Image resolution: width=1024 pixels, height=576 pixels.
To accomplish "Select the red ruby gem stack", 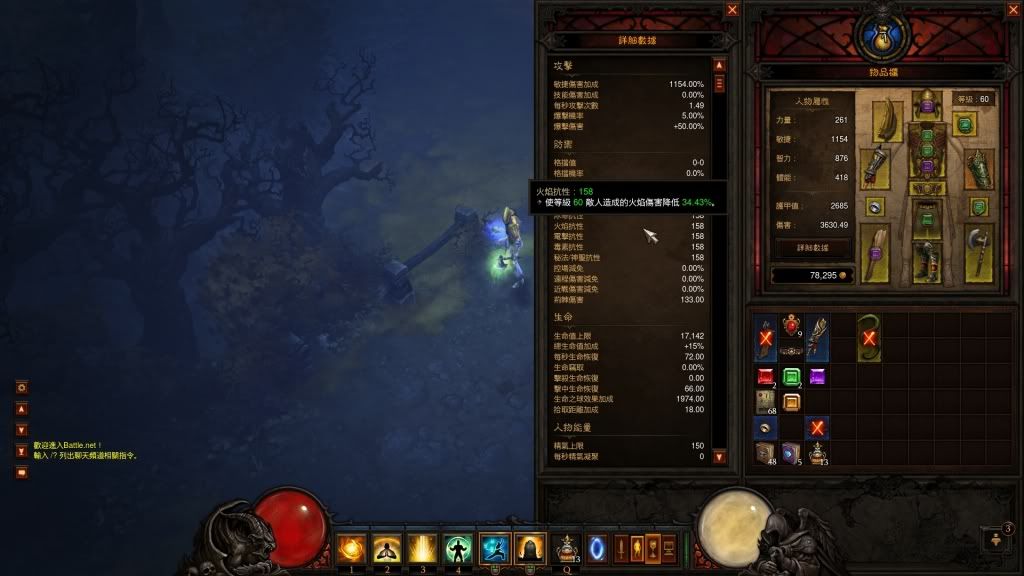I will (x=765, y=377).
